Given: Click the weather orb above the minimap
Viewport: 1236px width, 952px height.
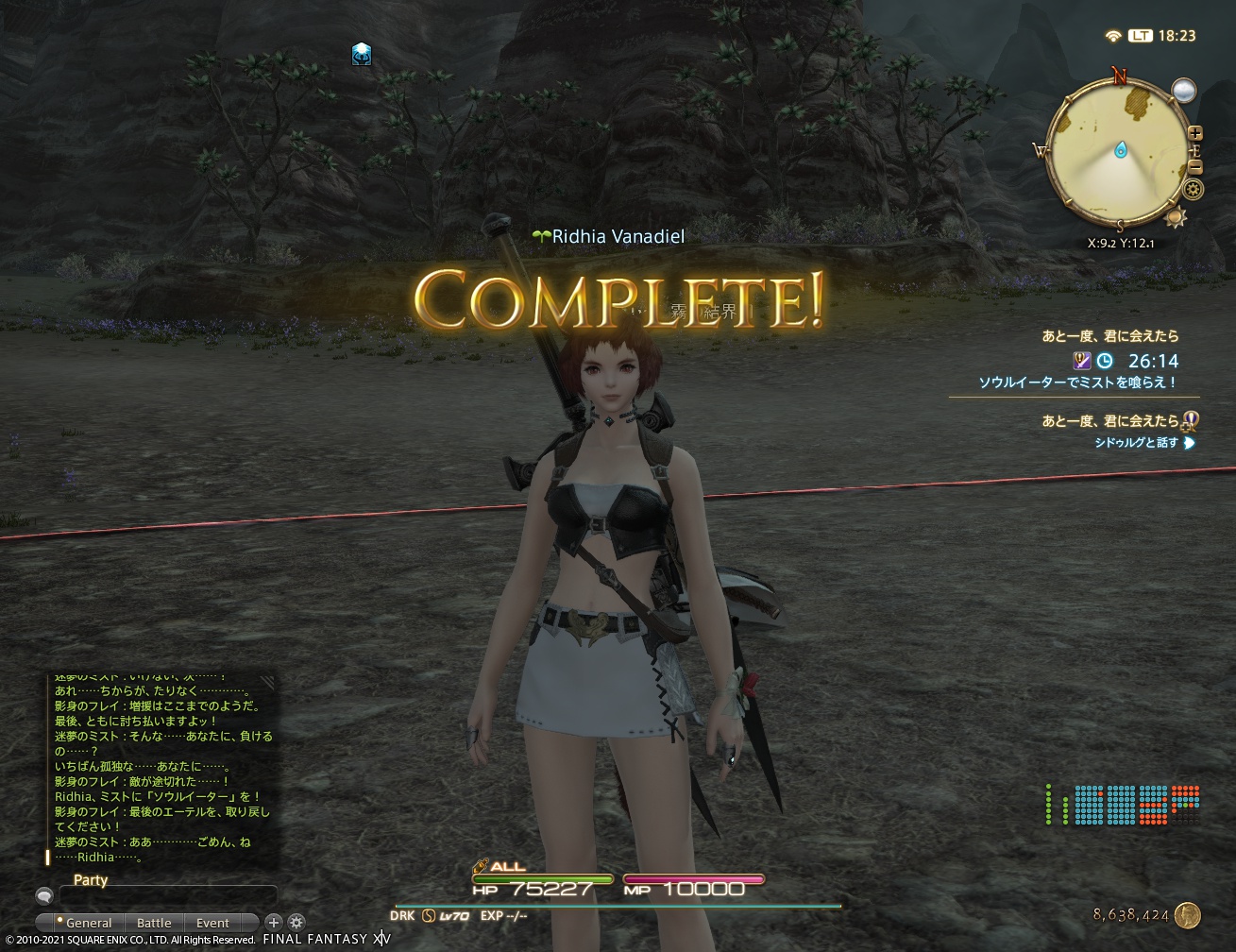Looking at the screenshot, I should pos(1183,92).
